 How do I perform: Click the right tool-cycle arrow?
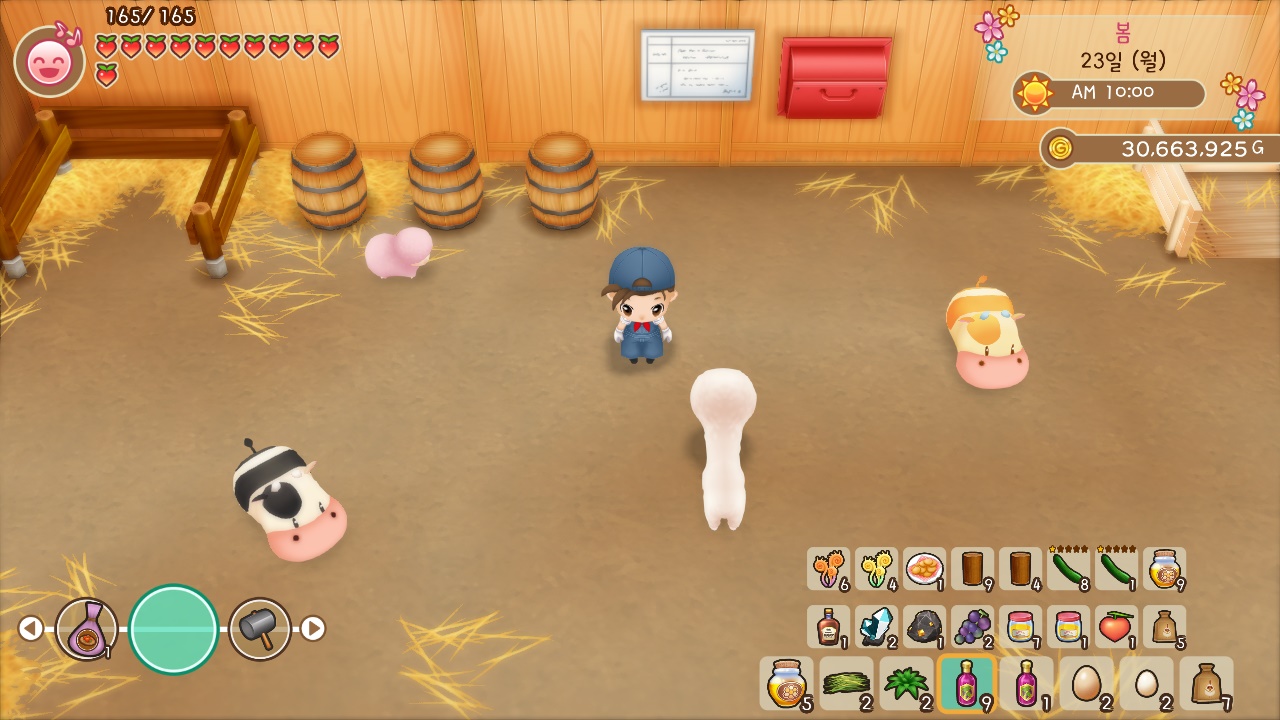[313, 628]
